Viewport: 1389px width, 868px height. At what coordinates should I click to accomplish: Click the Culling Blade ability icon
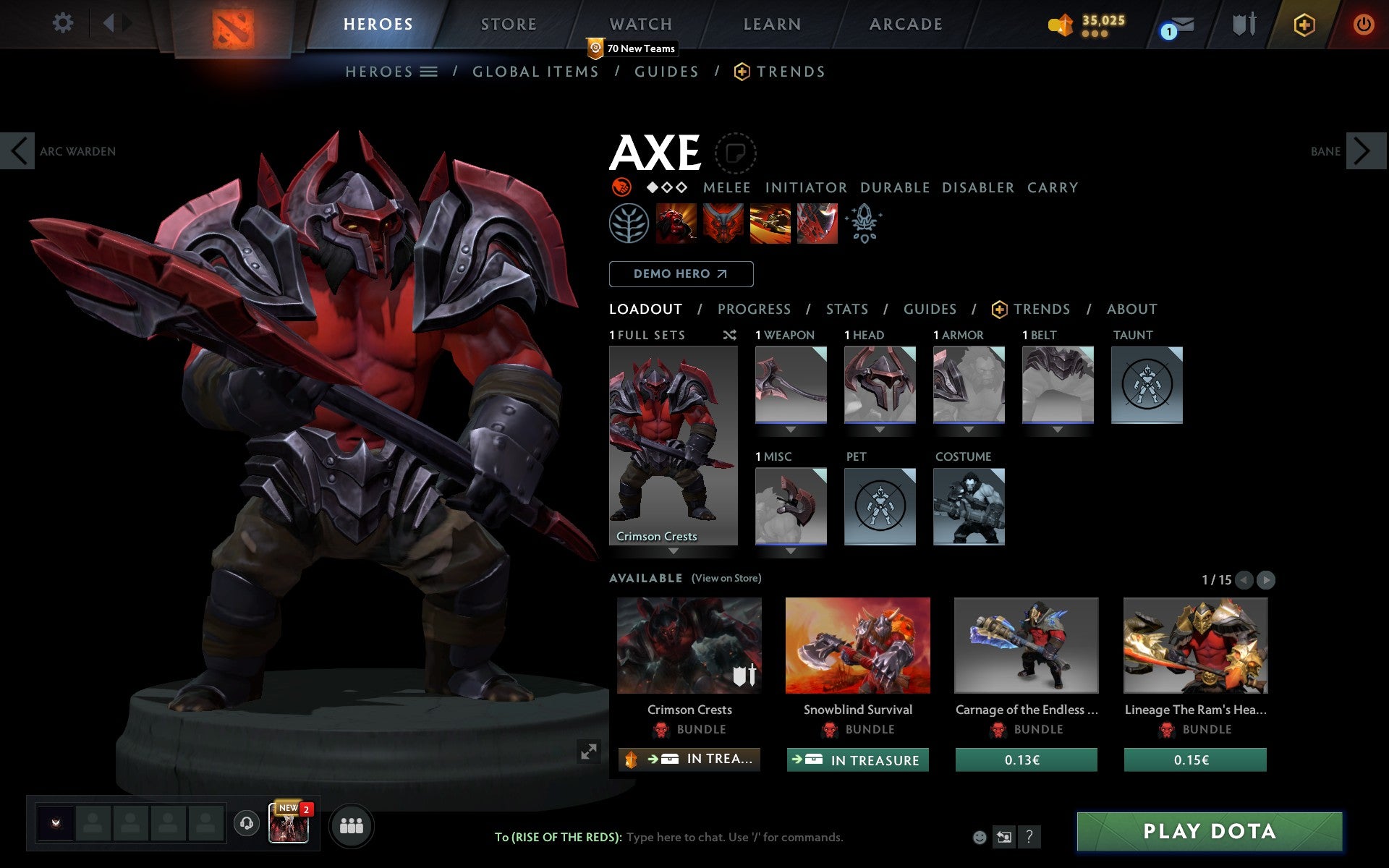[x=816, y=224]
